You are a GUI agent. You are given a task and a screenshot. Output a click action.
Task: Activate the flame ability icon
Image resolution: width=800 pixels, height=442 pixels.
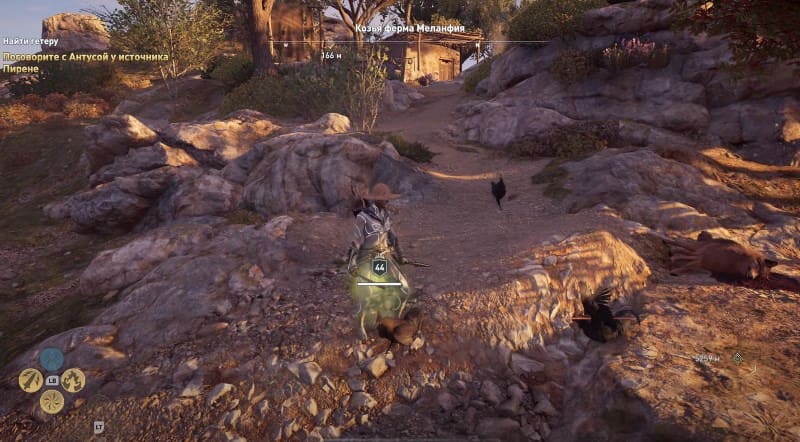[x=73, y=380]
